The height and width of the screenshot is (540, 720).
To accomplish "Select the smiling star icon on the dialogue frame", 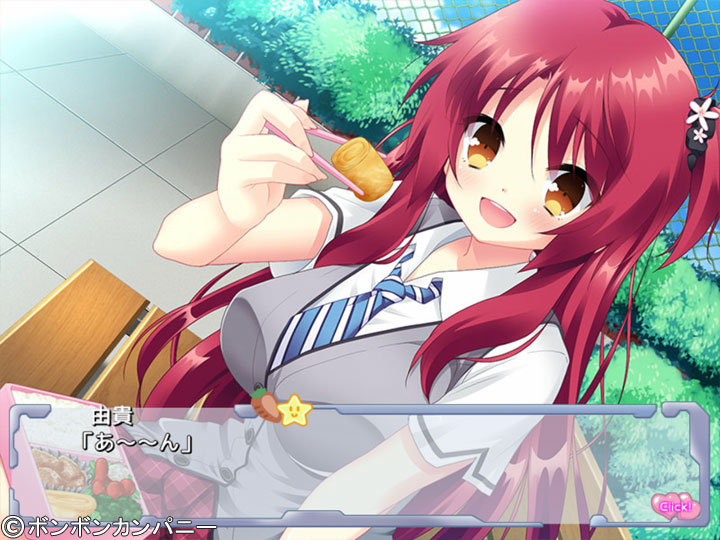I will tap(294, 408).
